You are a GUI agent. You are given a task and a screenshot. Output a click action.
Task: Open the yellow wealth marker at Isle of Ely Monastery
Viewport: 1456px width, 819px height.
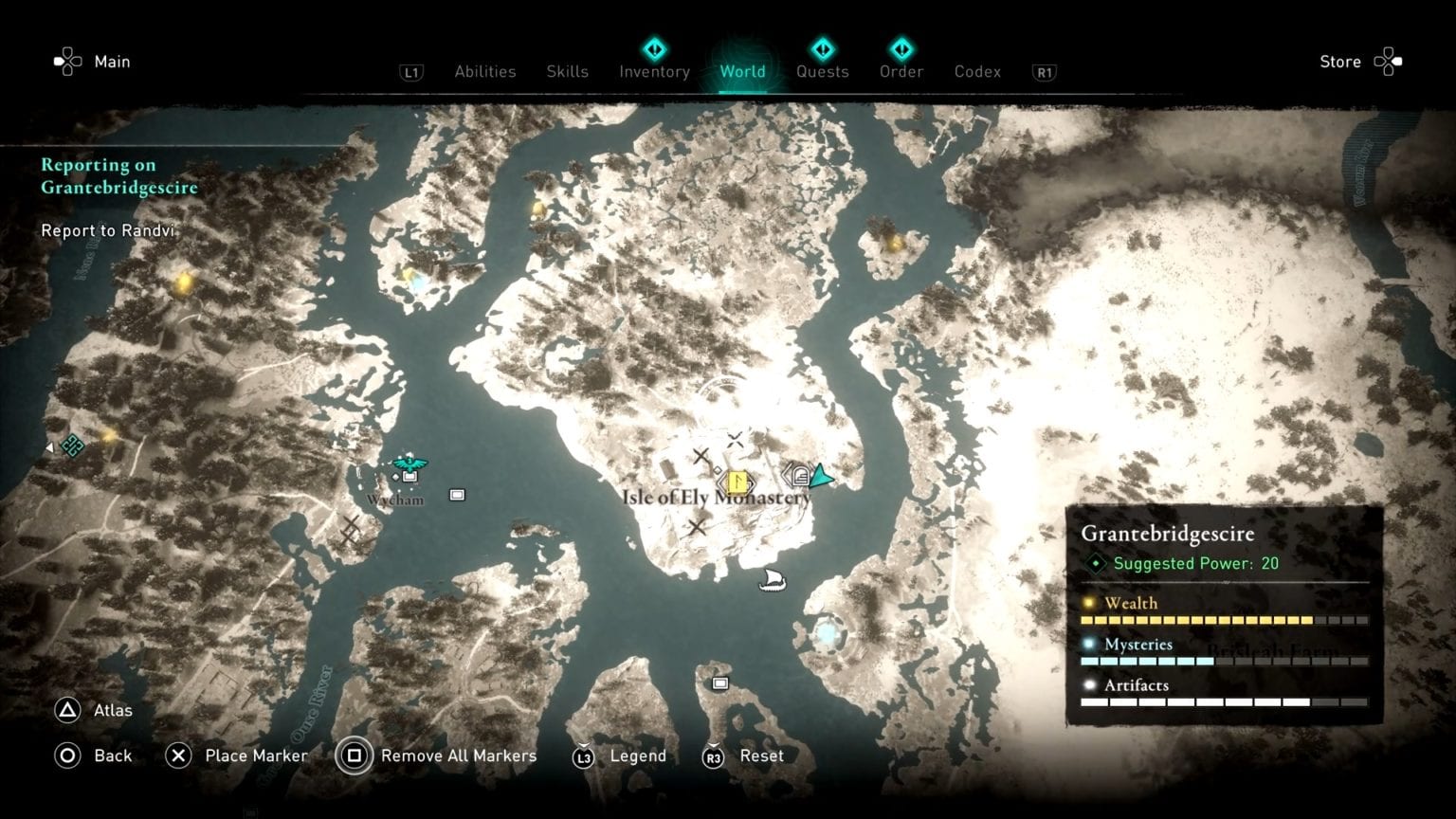738,481
